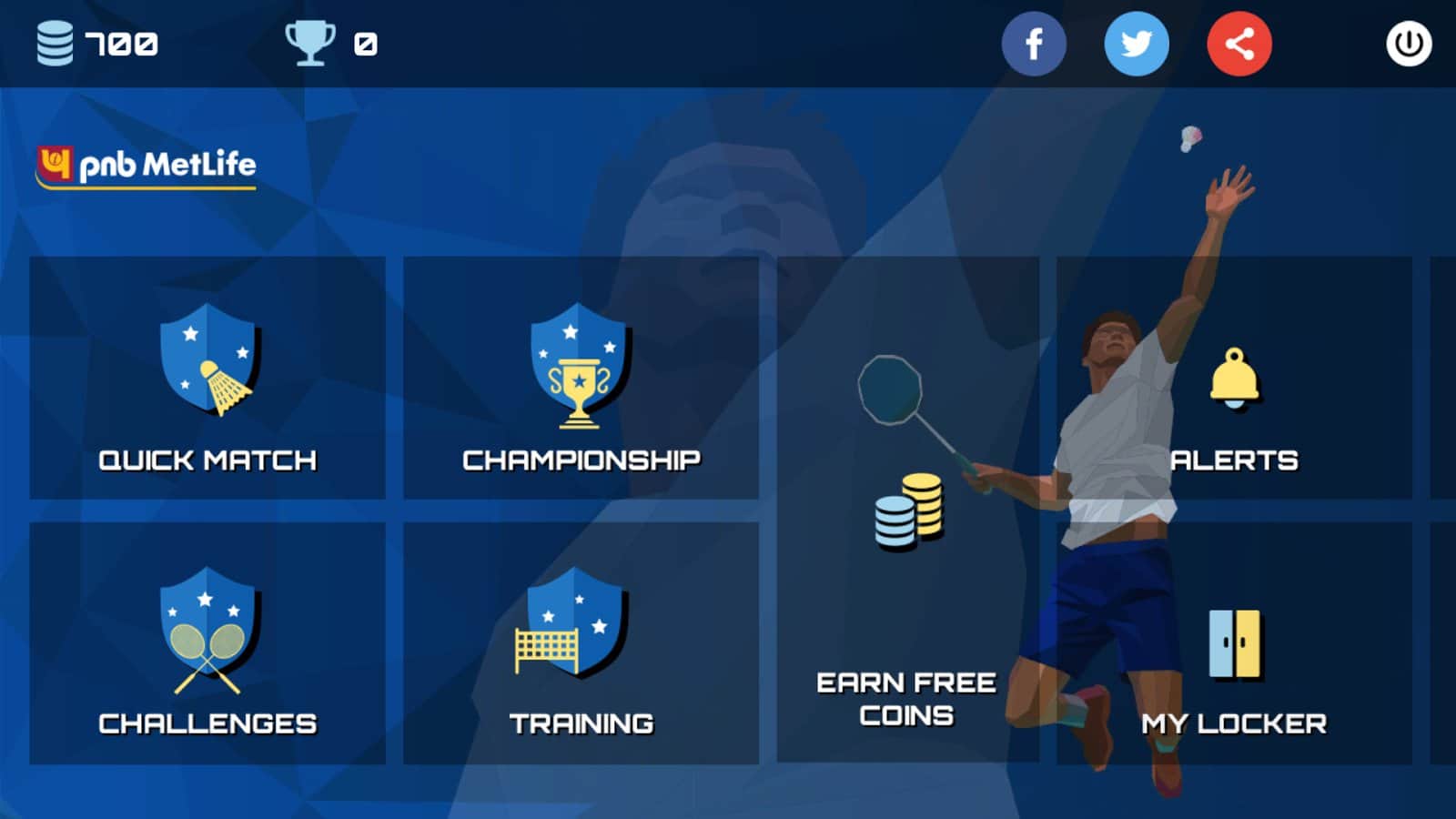Open the Challenges section

(207, 723)
